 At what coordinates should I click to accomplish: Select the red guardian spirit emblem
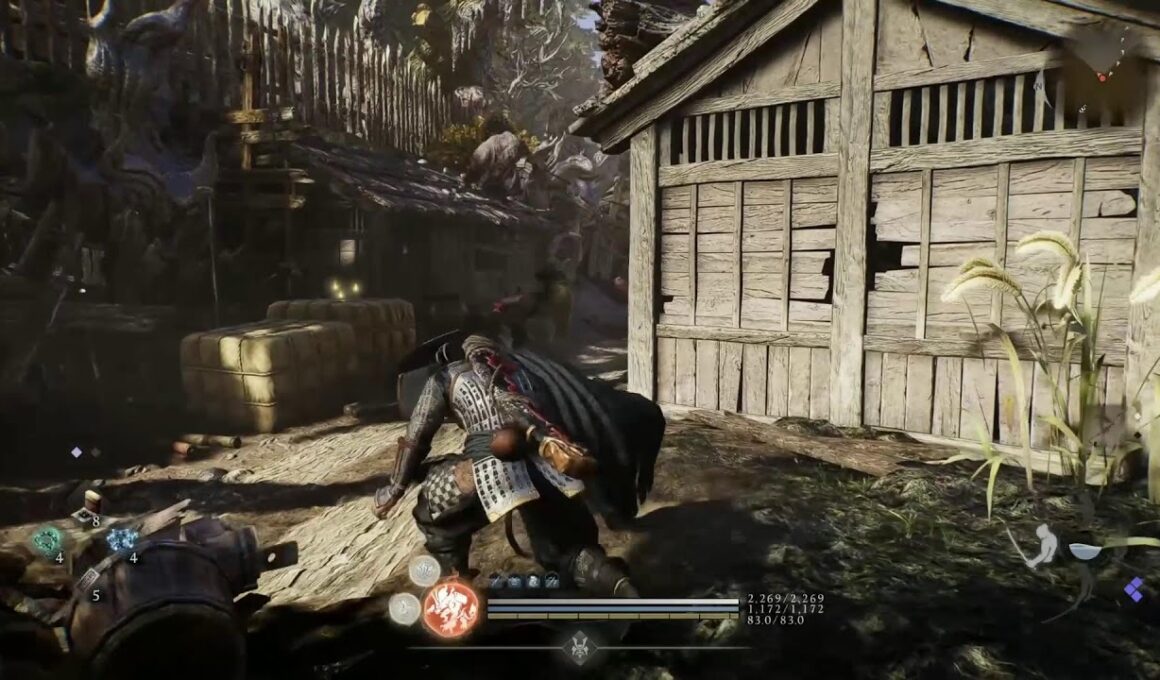point(451,609)
